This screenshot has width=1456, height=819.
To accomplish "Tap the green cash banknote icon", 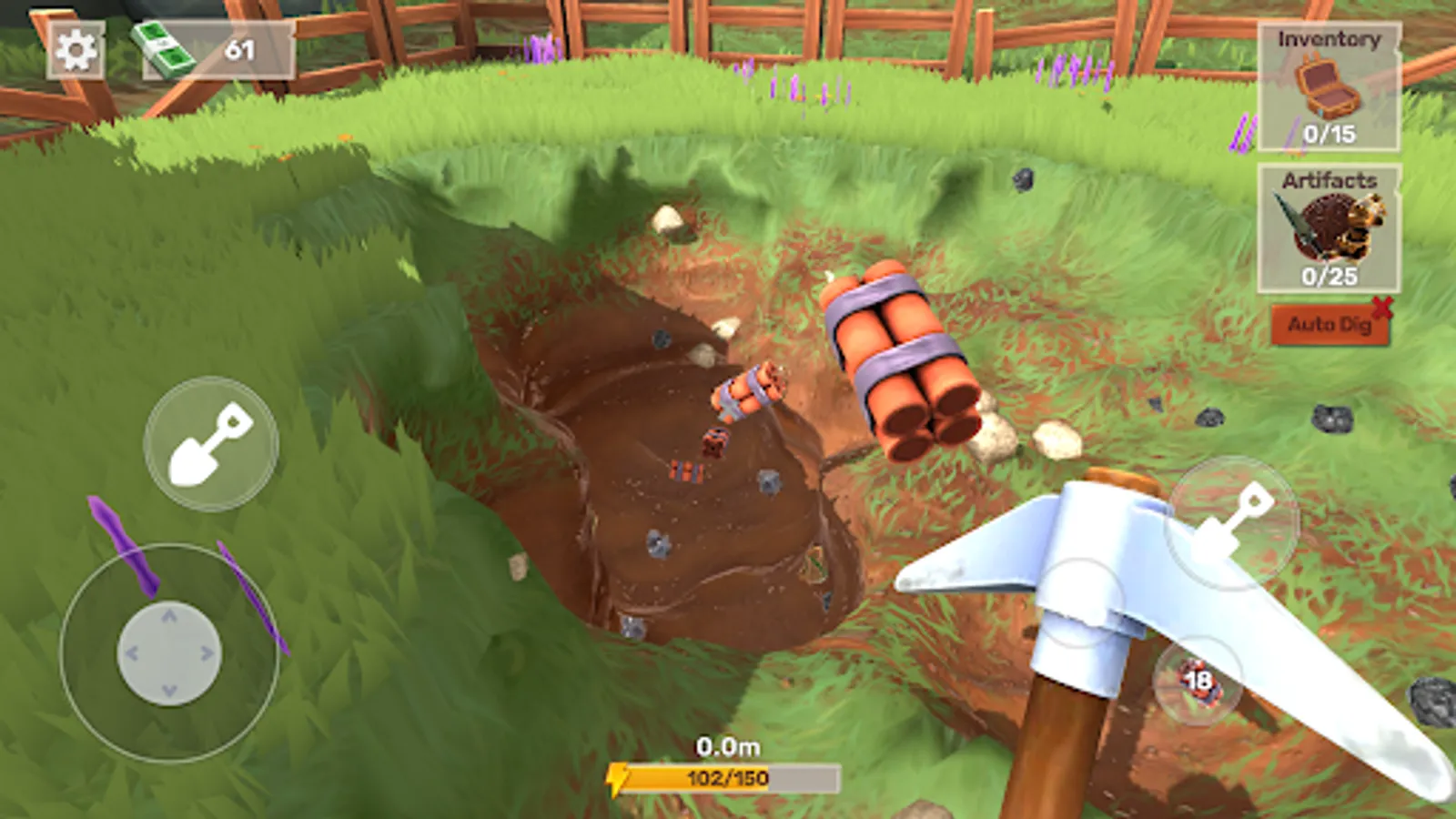I will (162, 47).
